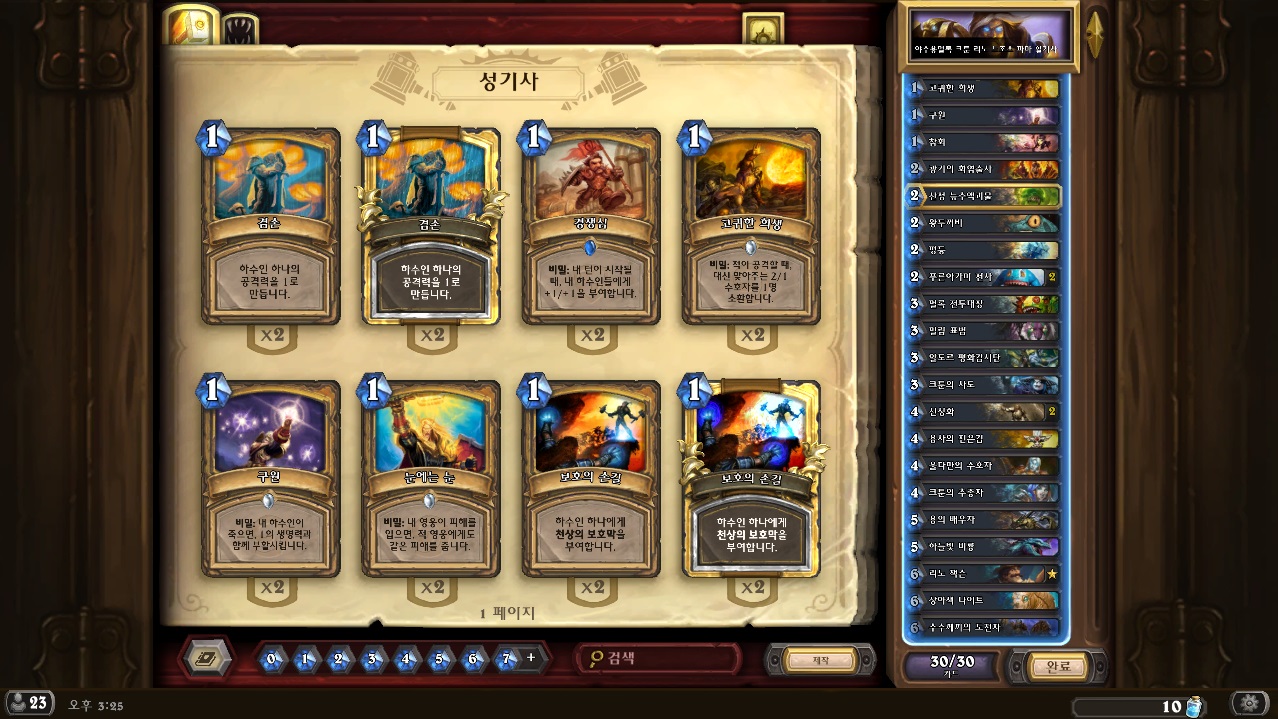Viewport: 1278px width, 719px height.
Task: Filter cards by mana cost 7+
Action: click(x=507, y=659)
